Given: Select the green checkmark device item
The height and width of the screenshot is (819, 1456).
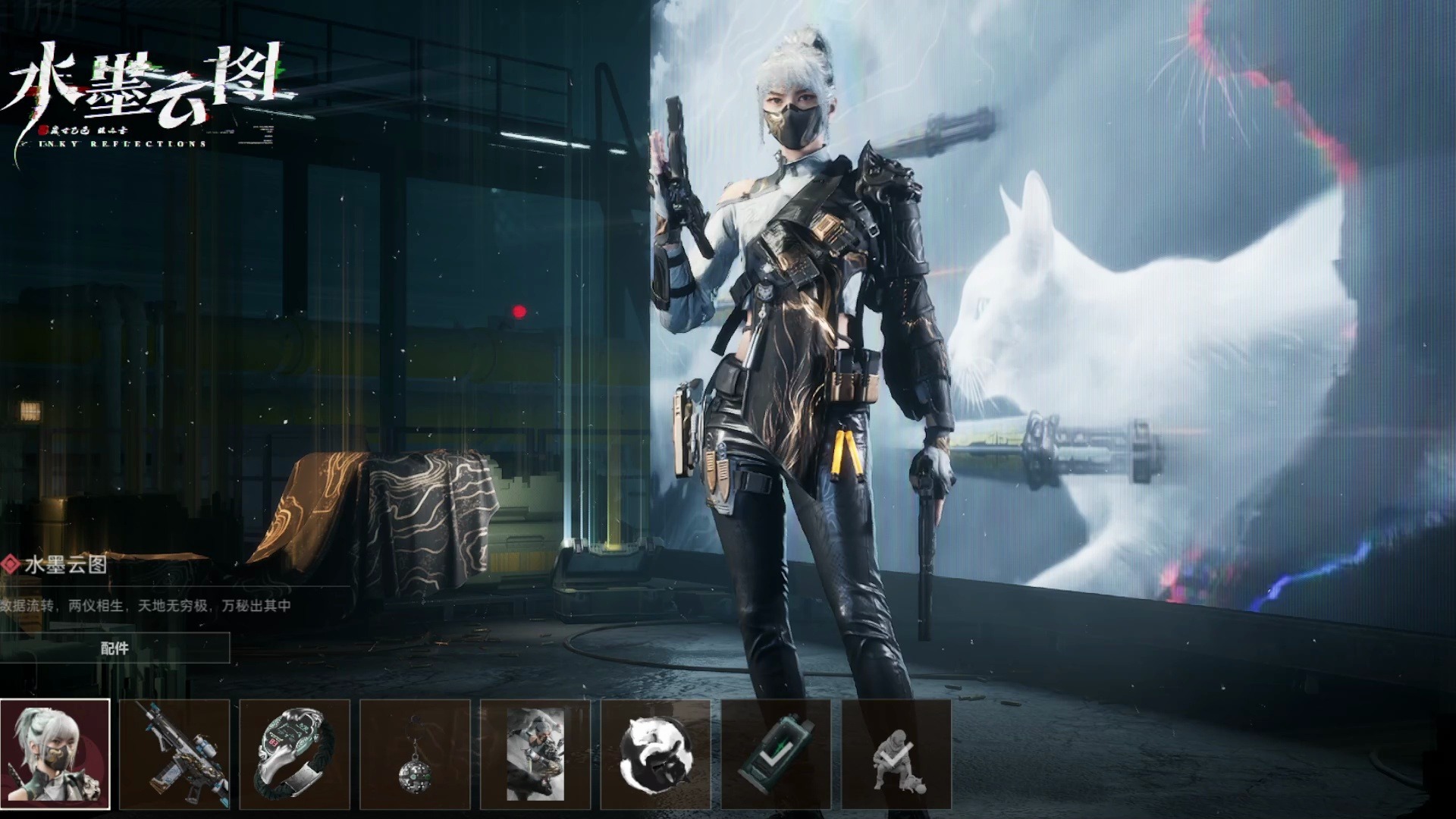Looking at the screenshot, I should click(x=776, y=755).
